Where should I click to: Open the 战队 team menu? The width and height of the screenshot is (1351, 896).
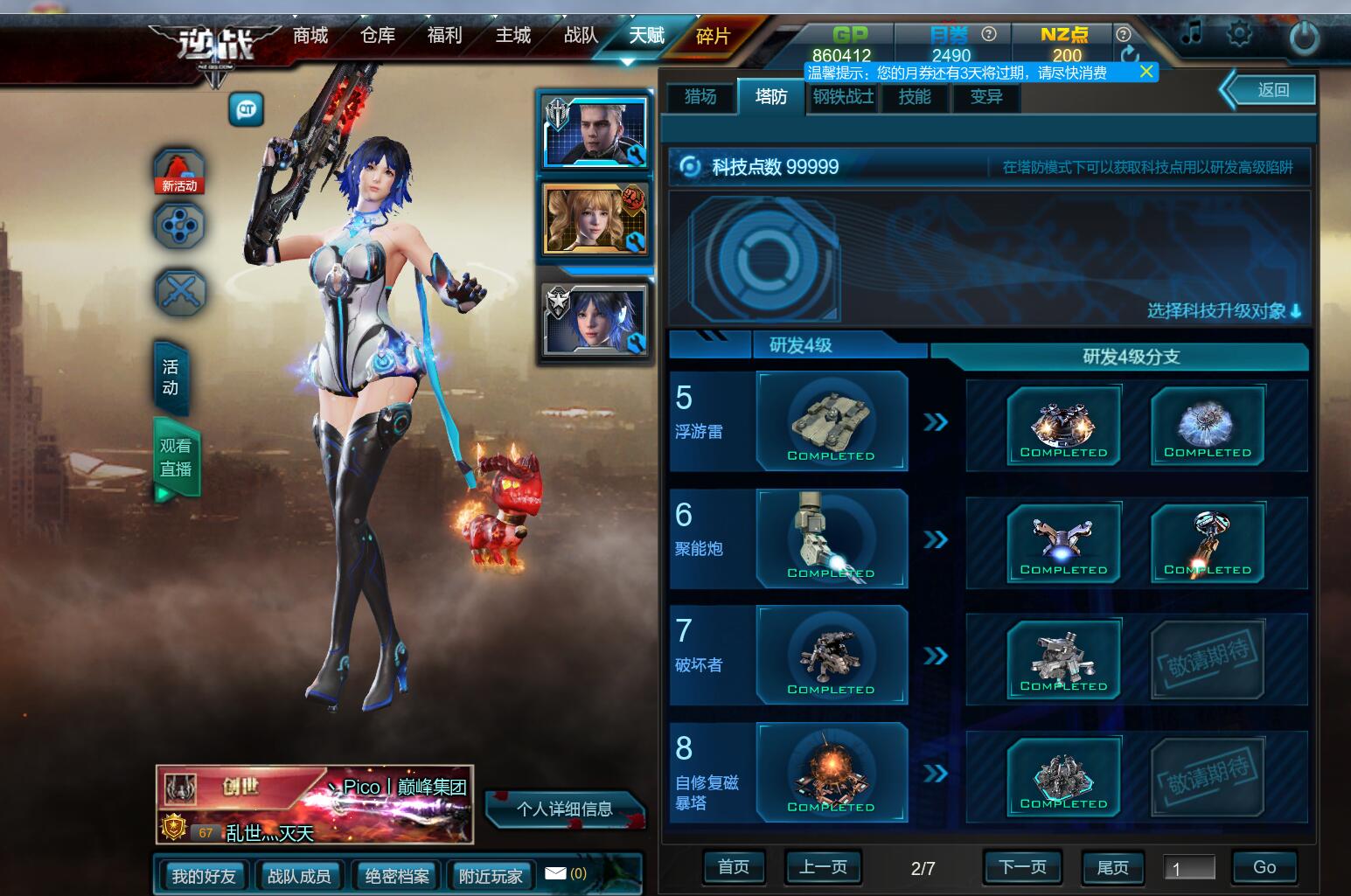(581, 36)
